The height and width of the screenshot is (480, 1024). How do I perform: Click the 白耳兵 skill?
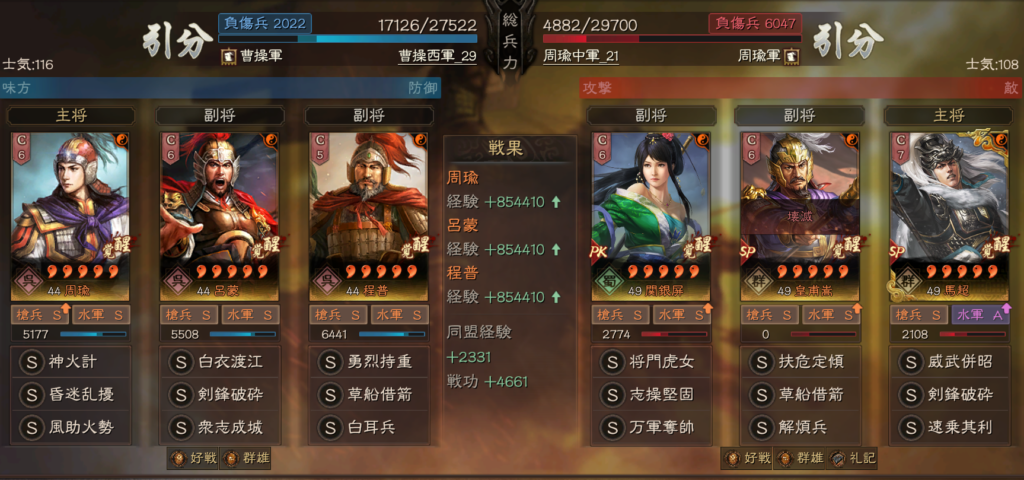click(x=366, y=427)
